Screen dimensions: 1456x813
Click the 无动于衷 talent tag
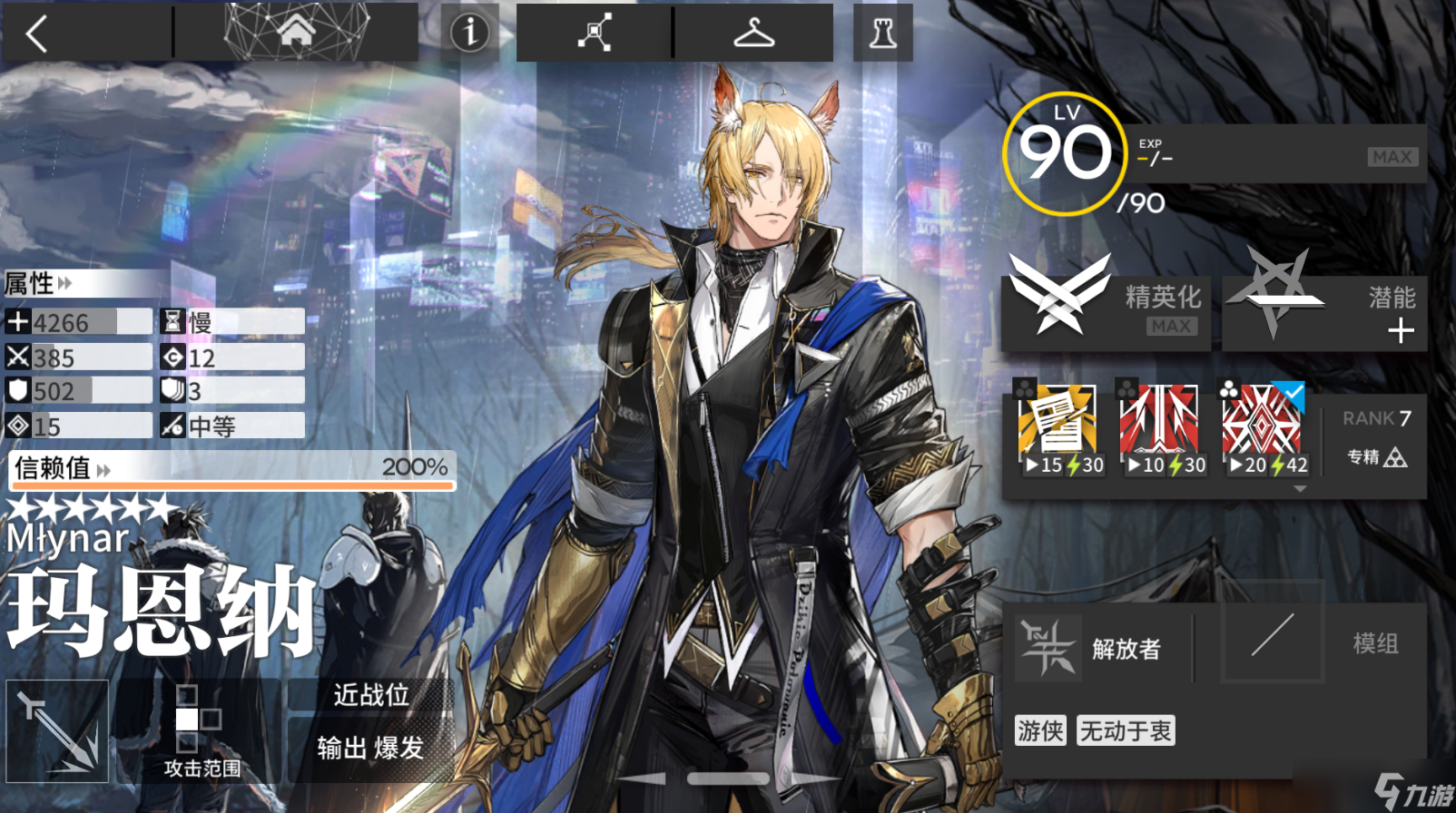pyautogui.click(x=1126, y=730)
